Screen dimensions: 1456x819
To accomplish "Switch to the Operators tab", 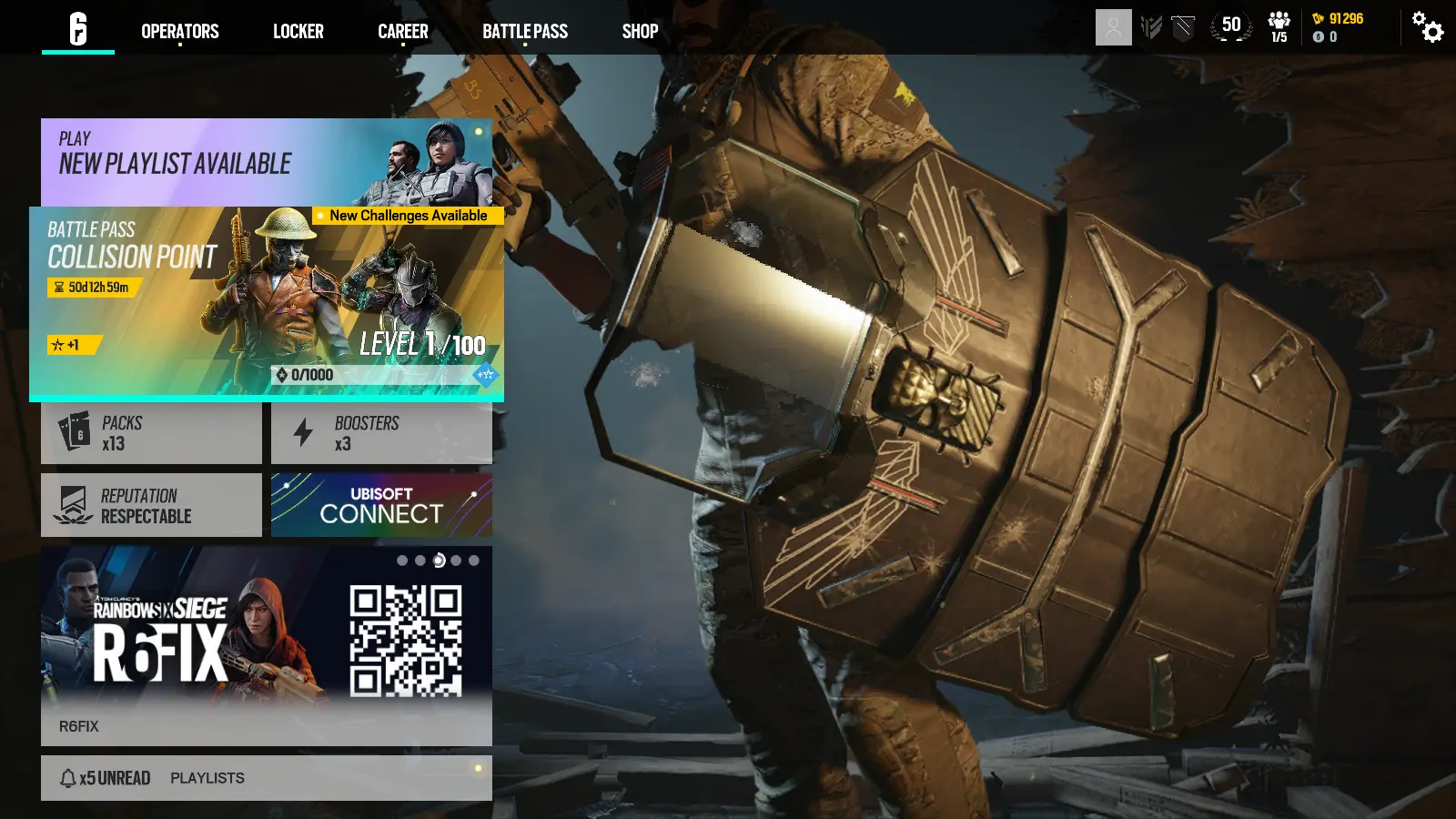I will click(x=179, y=31).
